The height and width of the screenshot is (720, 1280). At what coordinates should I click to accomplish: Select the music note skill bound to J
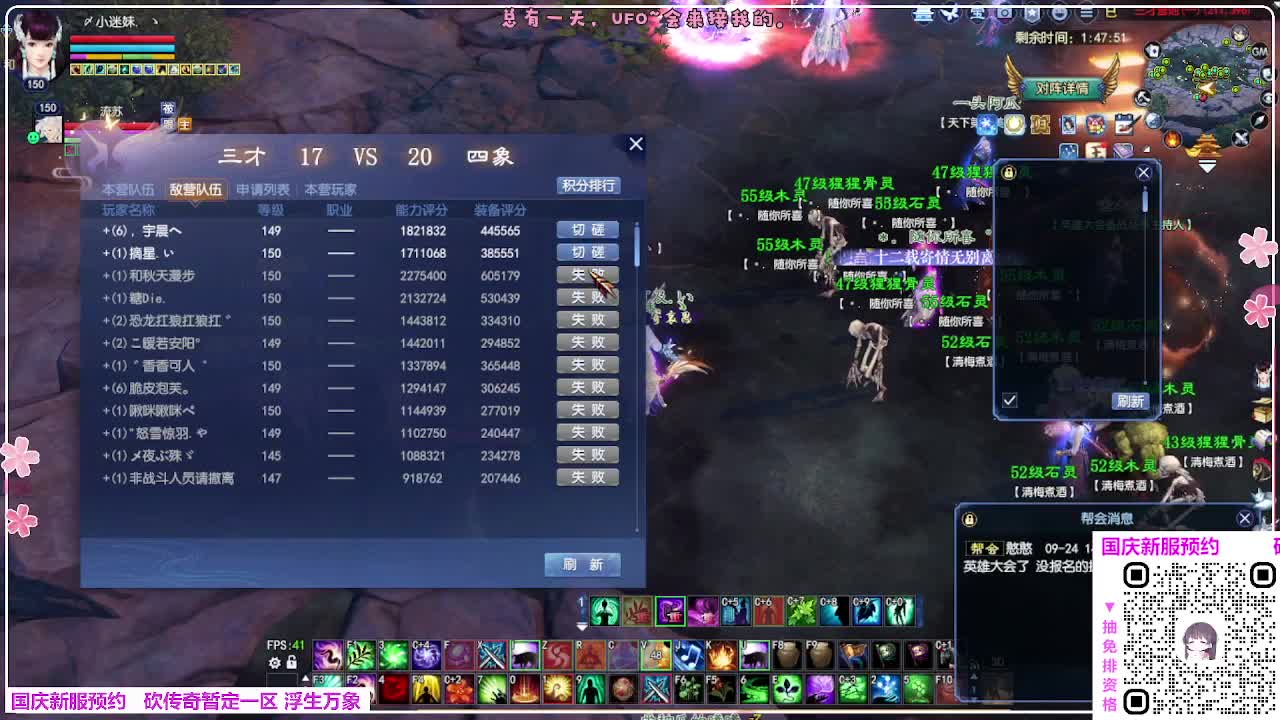tap(689, 655)
